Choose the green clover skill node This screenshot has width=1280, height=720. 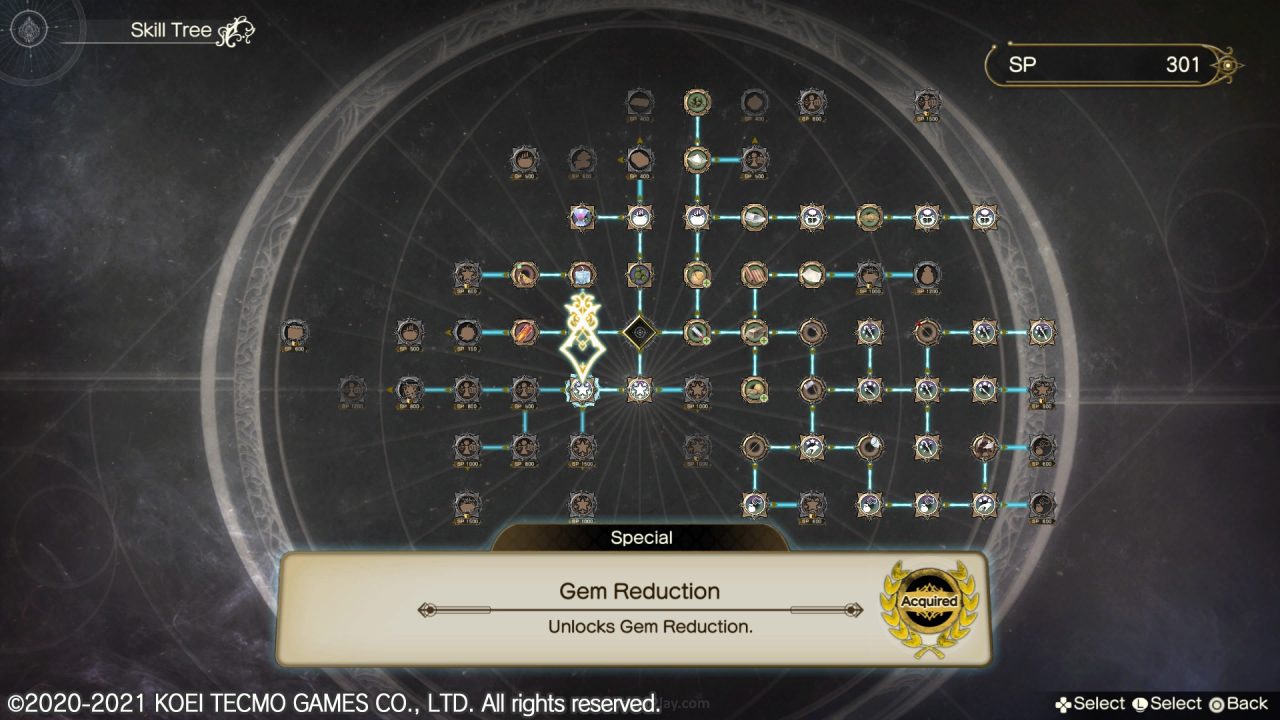coord(639,274)
